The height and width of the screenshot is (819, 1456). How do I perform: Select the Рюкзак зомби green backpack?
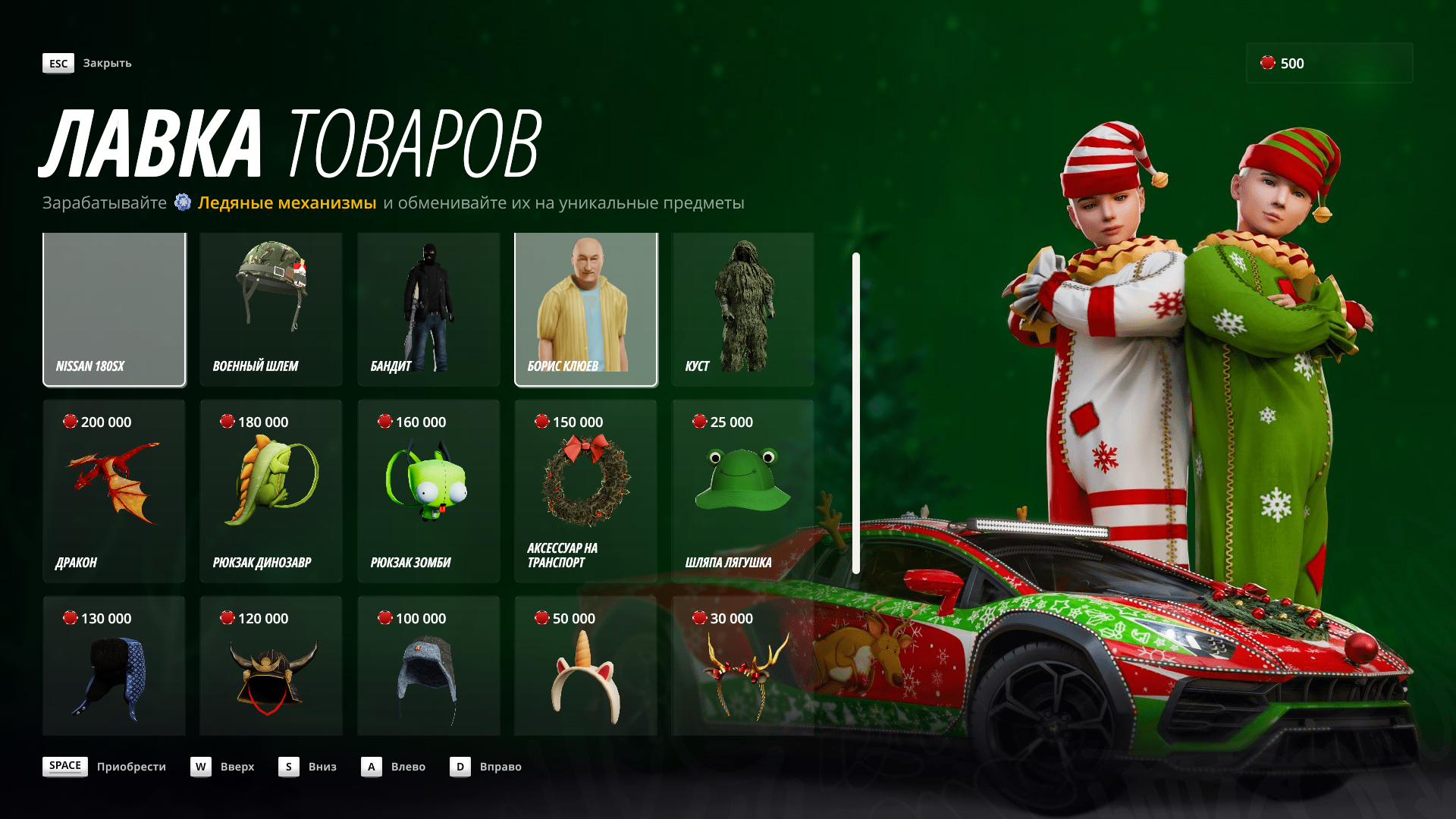[428, 491]
